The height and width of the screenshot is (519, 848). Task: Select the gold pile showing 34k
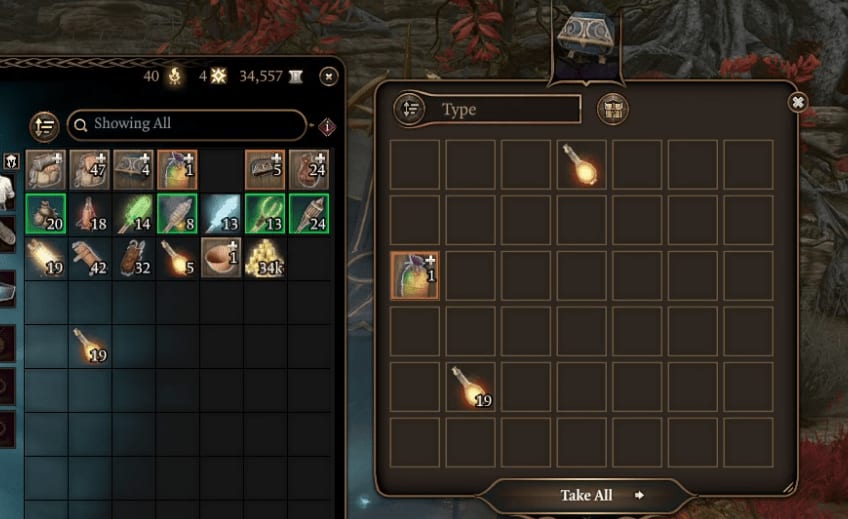coord(265,258)
